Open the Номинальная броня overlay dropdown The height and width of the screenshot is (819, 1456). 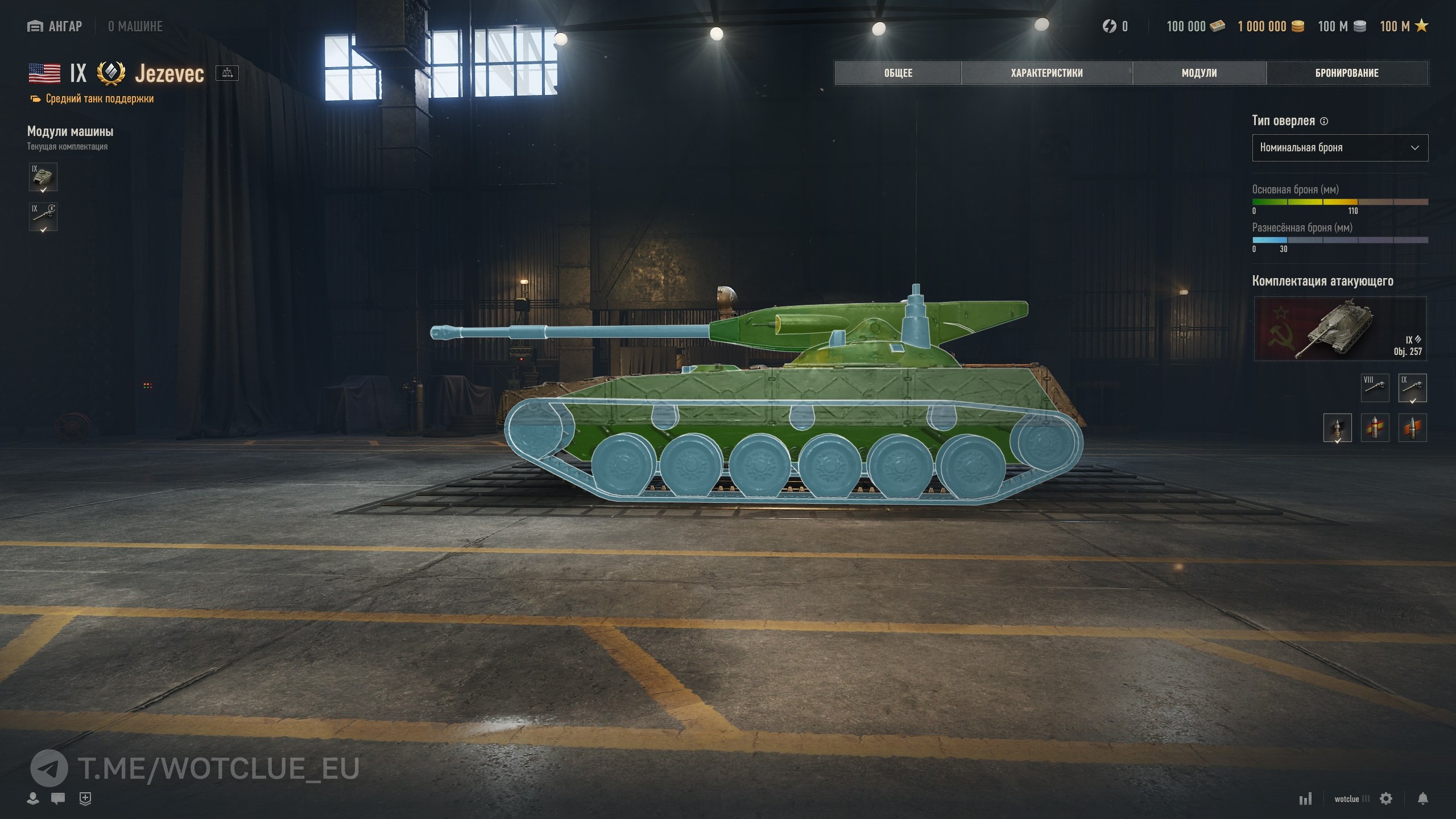tap(1339, 148)
